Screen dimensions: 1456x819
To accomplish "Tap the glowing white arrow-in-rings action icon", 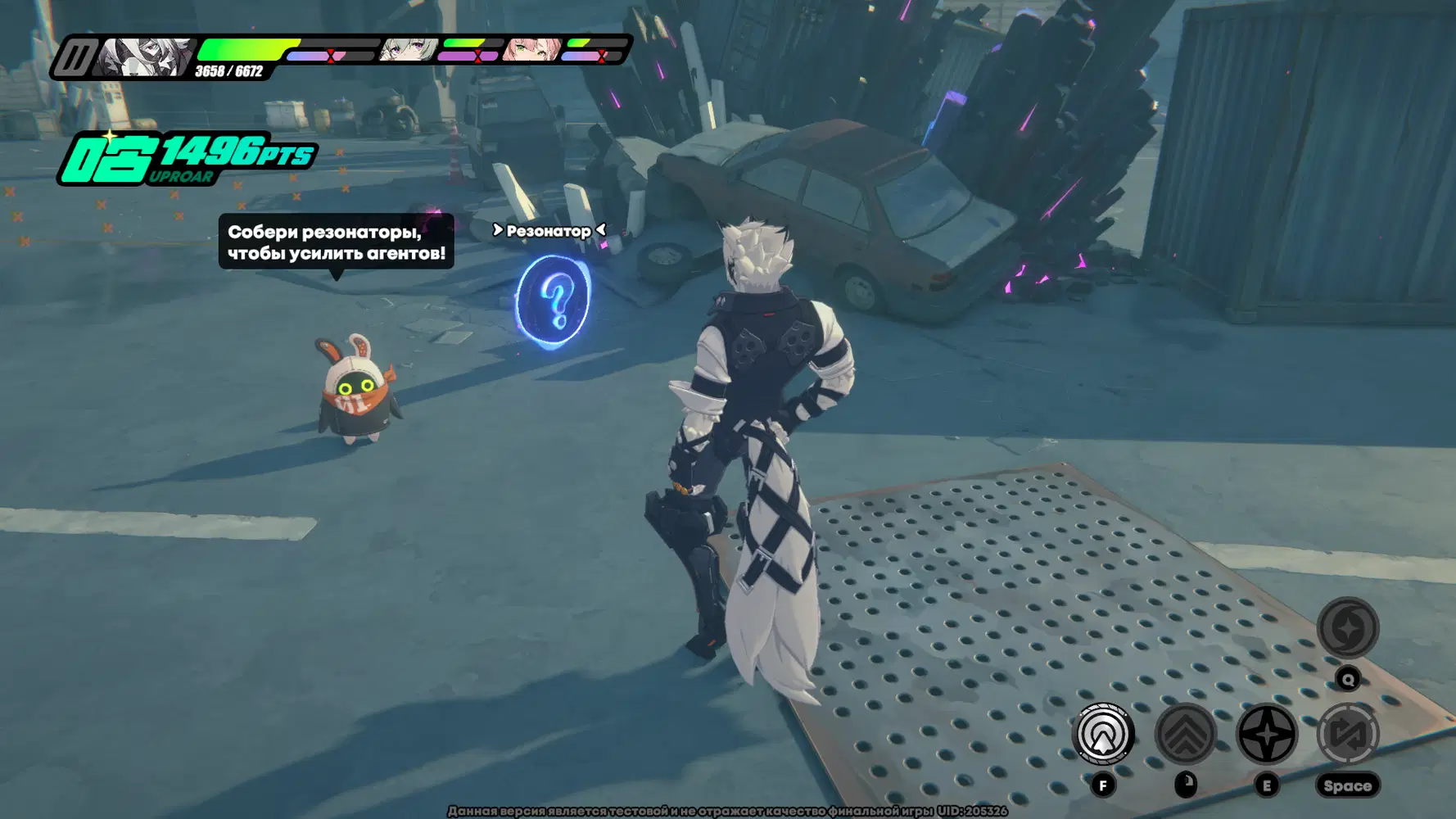I will 1102,734.
